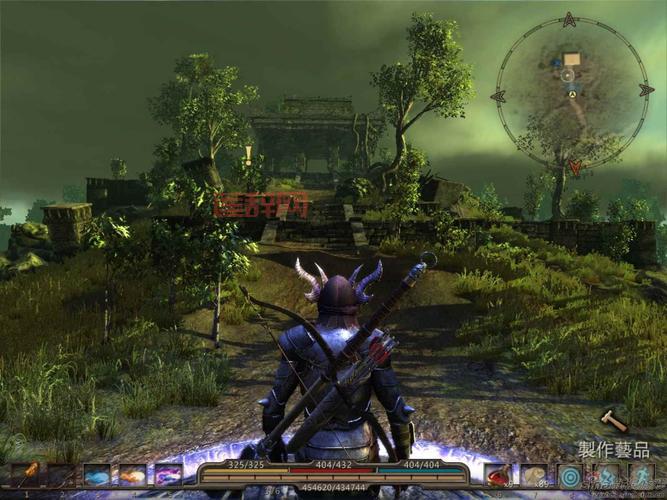667x500 pixels.
Task: Use the food item with 89 count
Action: 534,475
